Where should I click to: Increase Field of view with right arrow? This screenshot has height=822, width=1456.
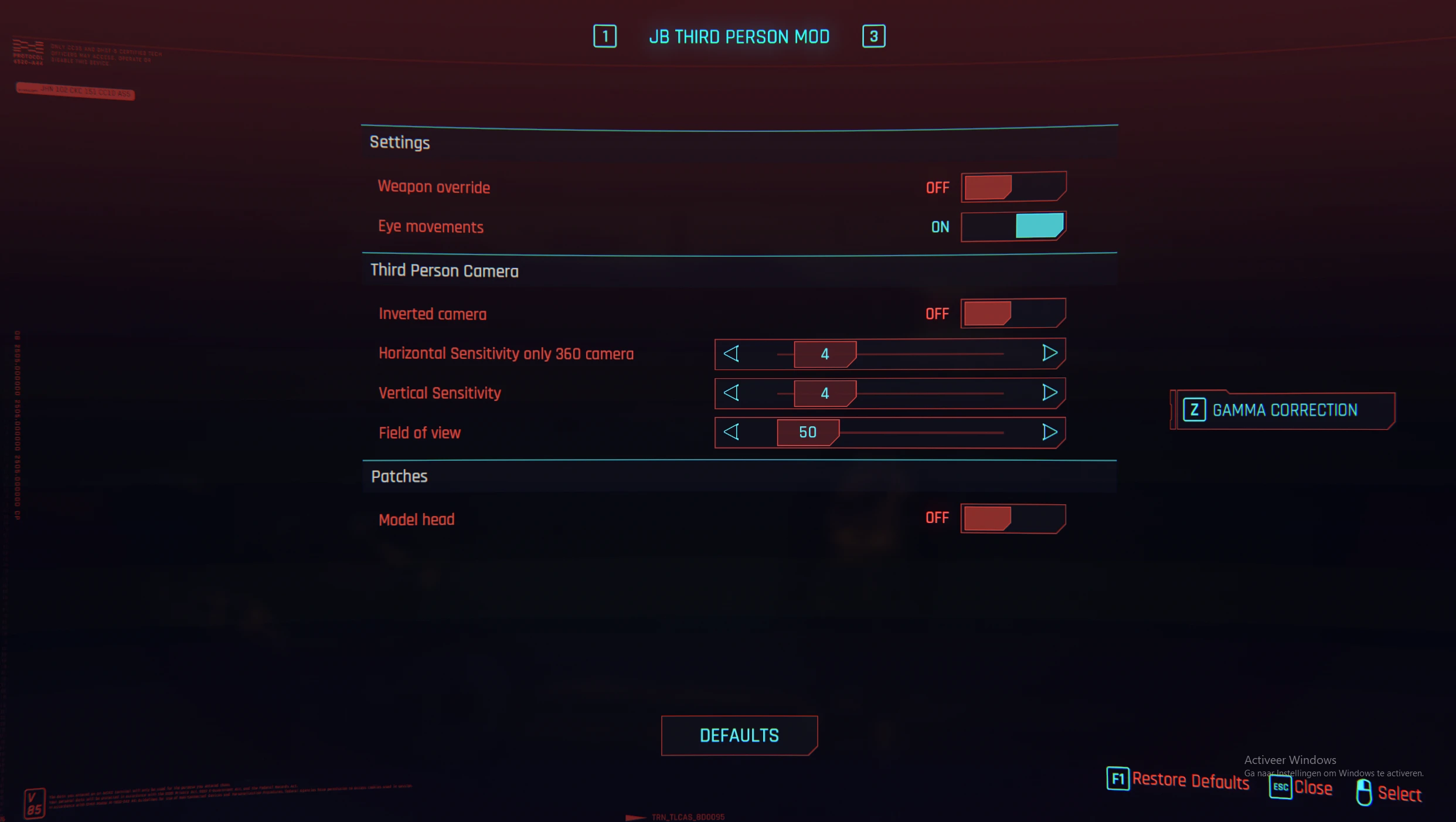pos(1049,432)
